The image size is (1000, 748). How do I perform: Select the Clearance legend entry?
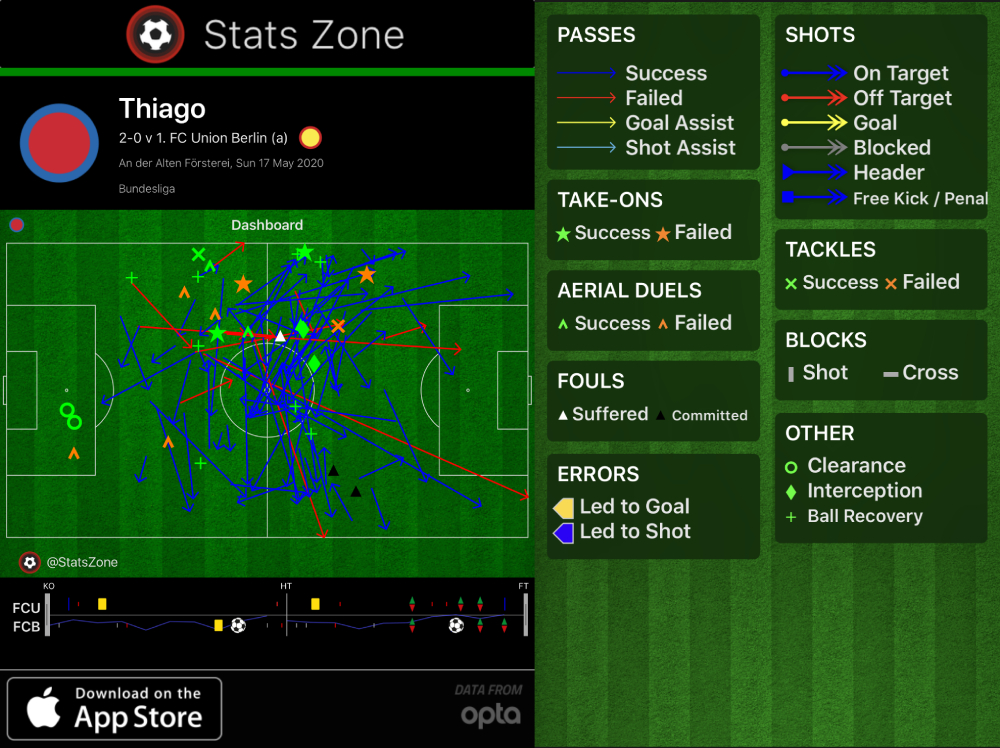[x=855, y=466]
